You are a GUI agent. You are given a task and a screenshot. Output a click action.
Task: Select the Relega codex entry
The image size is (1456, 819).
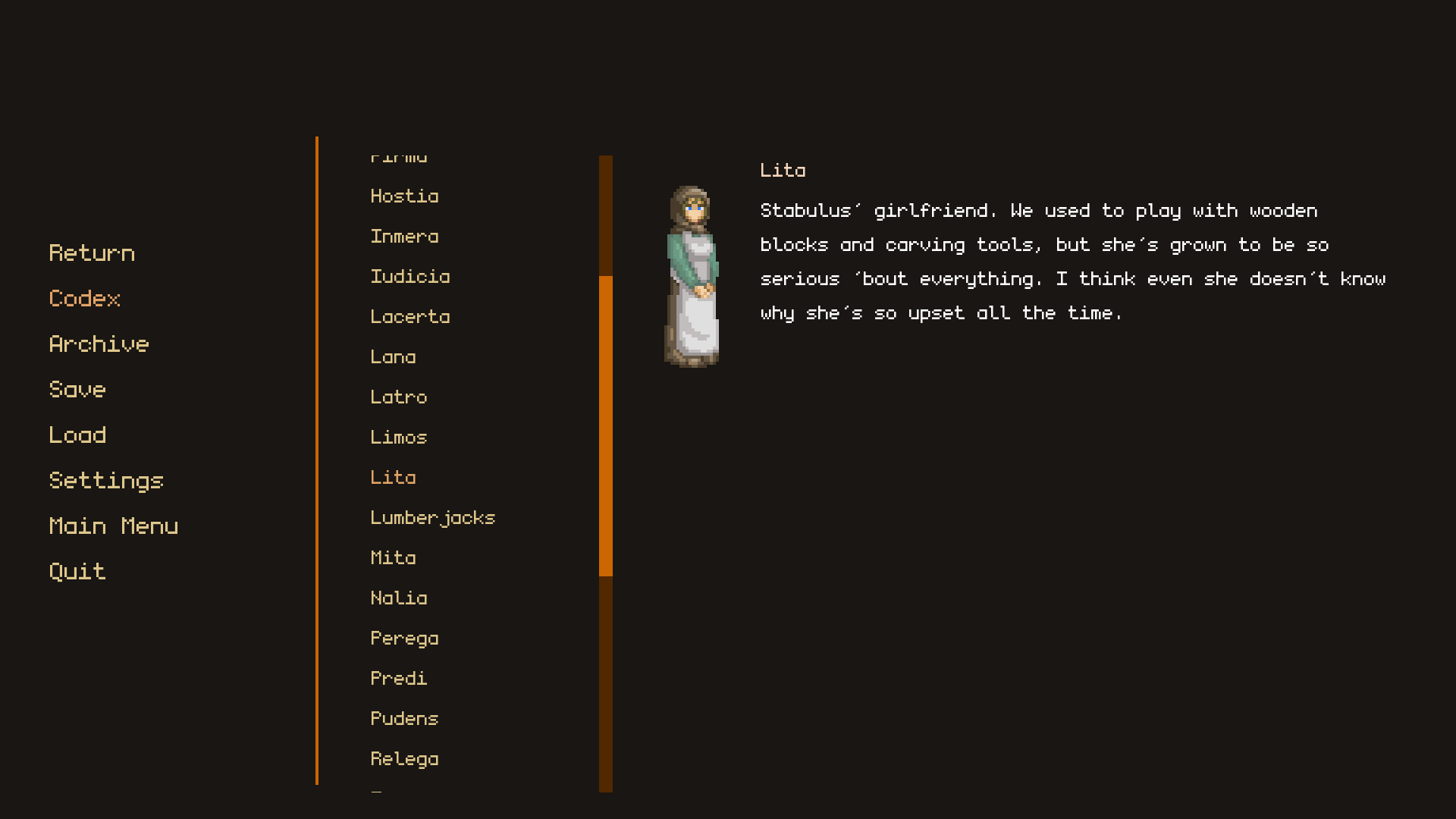[x=405, y=758]
